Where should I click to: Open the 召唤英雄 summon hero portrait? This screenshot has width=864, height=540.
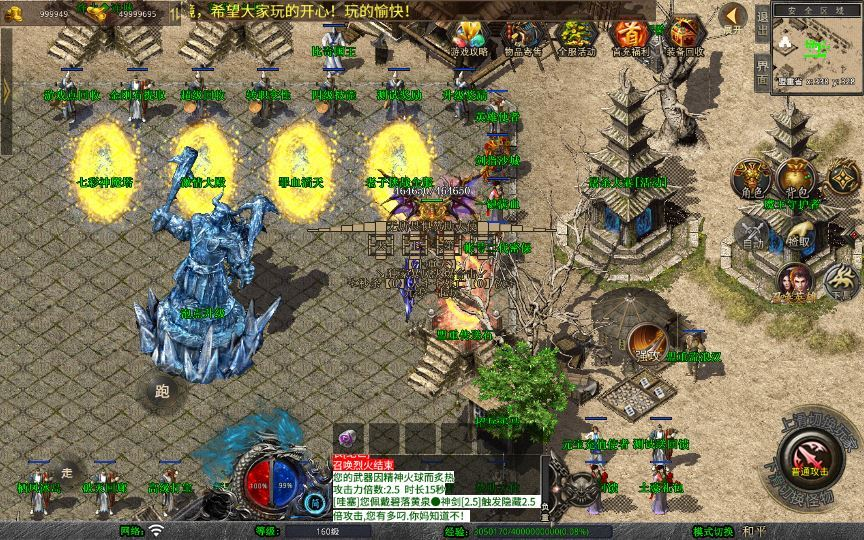[797, 283]
